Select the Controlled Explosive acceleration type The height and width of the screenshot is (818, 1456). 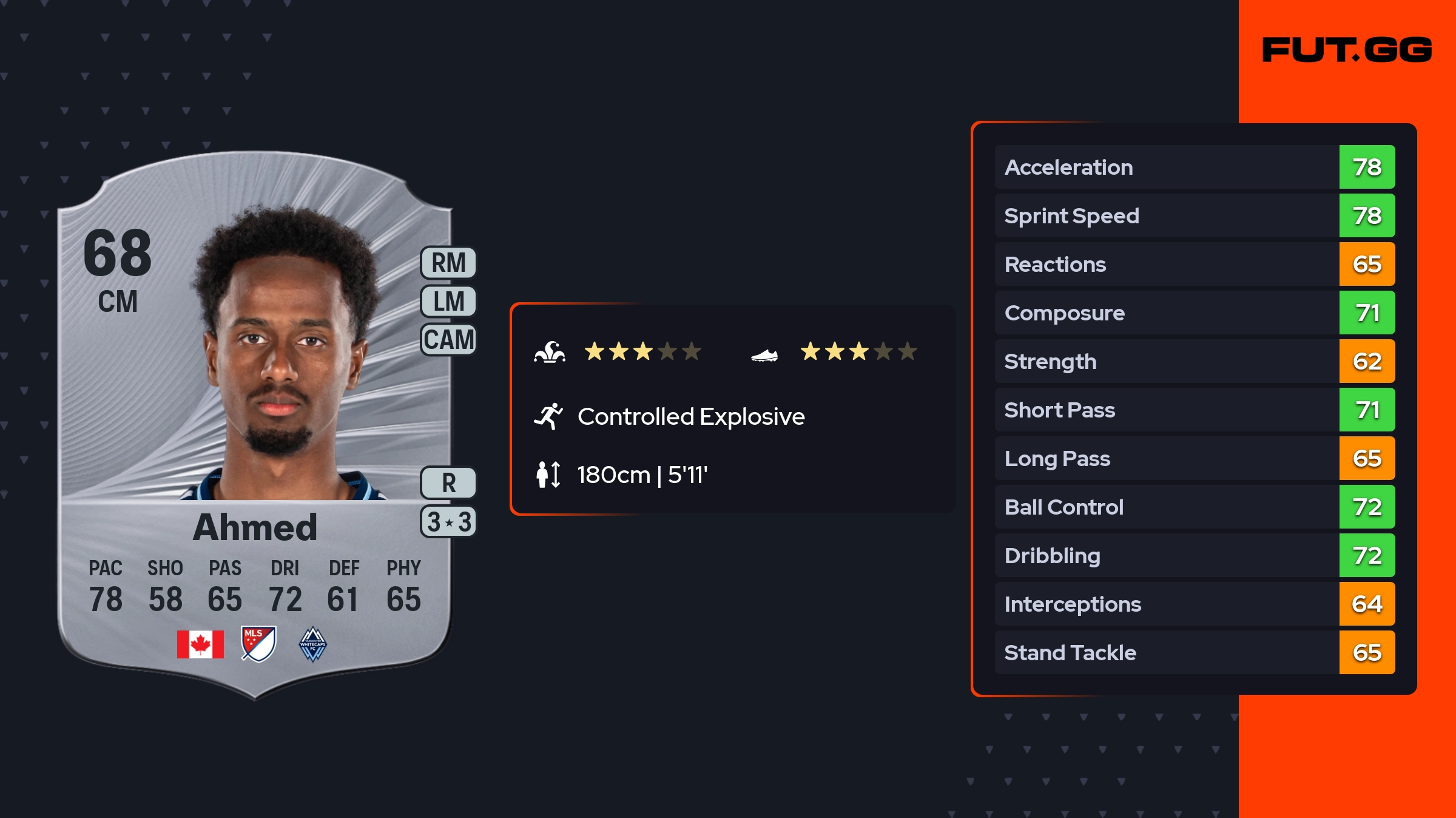[690, 416]
